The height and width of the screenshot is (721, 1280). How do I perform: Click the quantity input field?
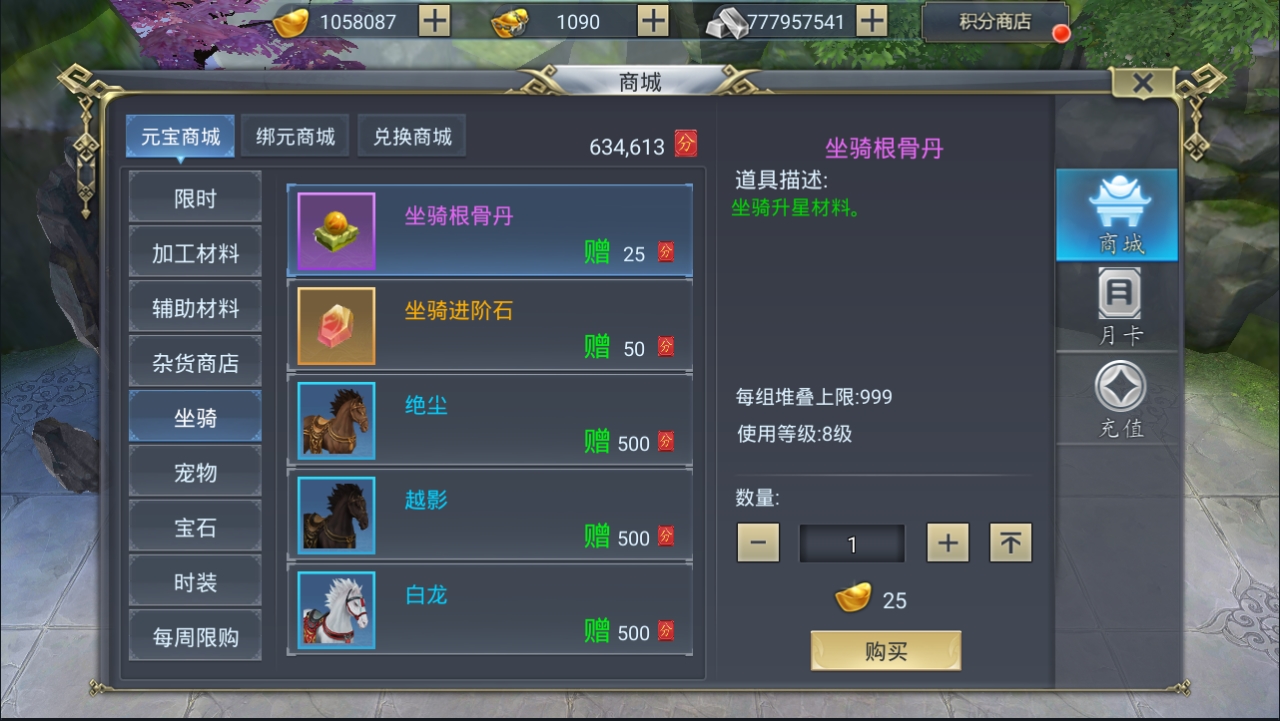coord(852,542)
